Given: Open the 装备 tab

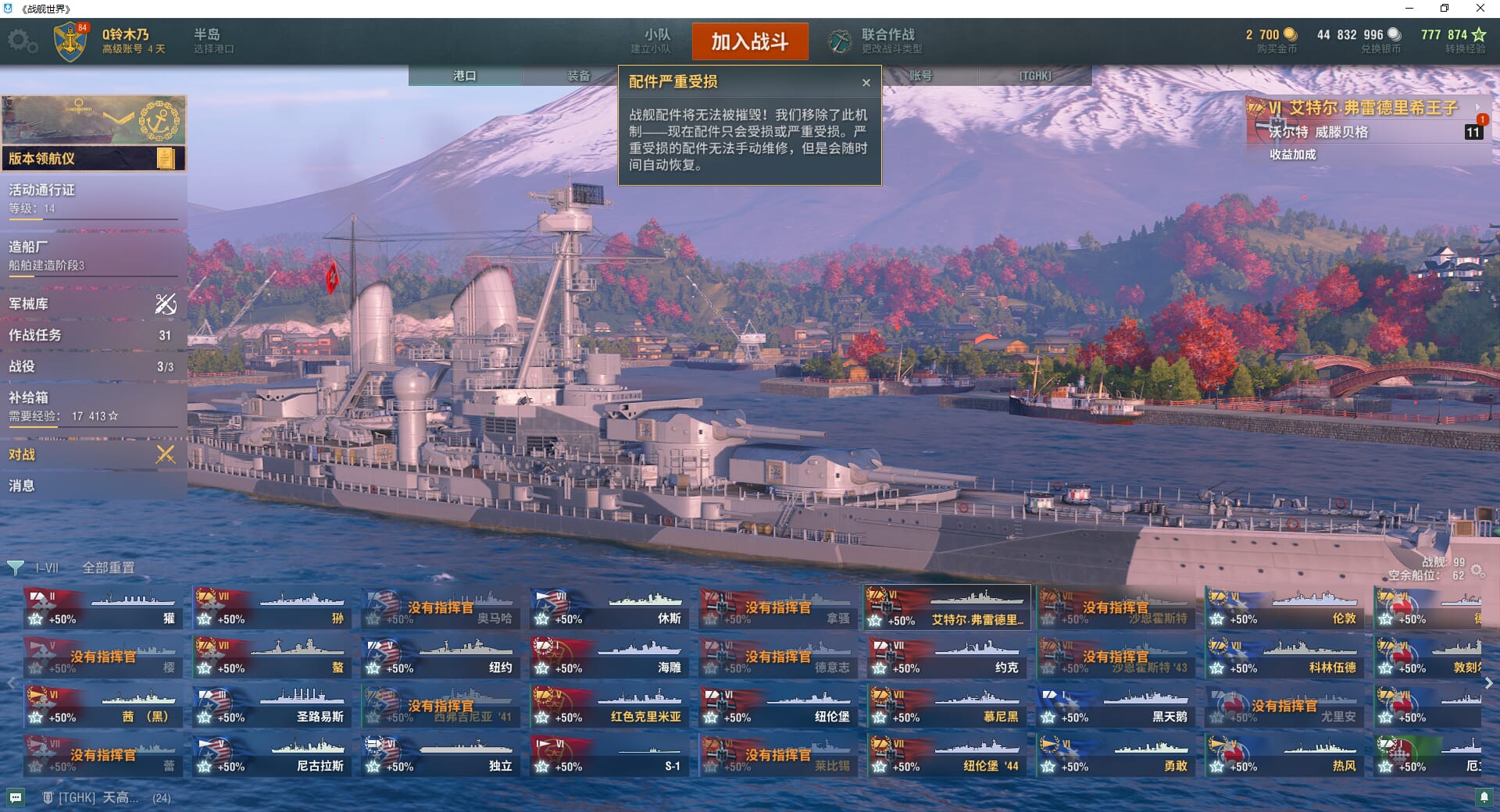Looking at the screenshot, I should 578,76.
